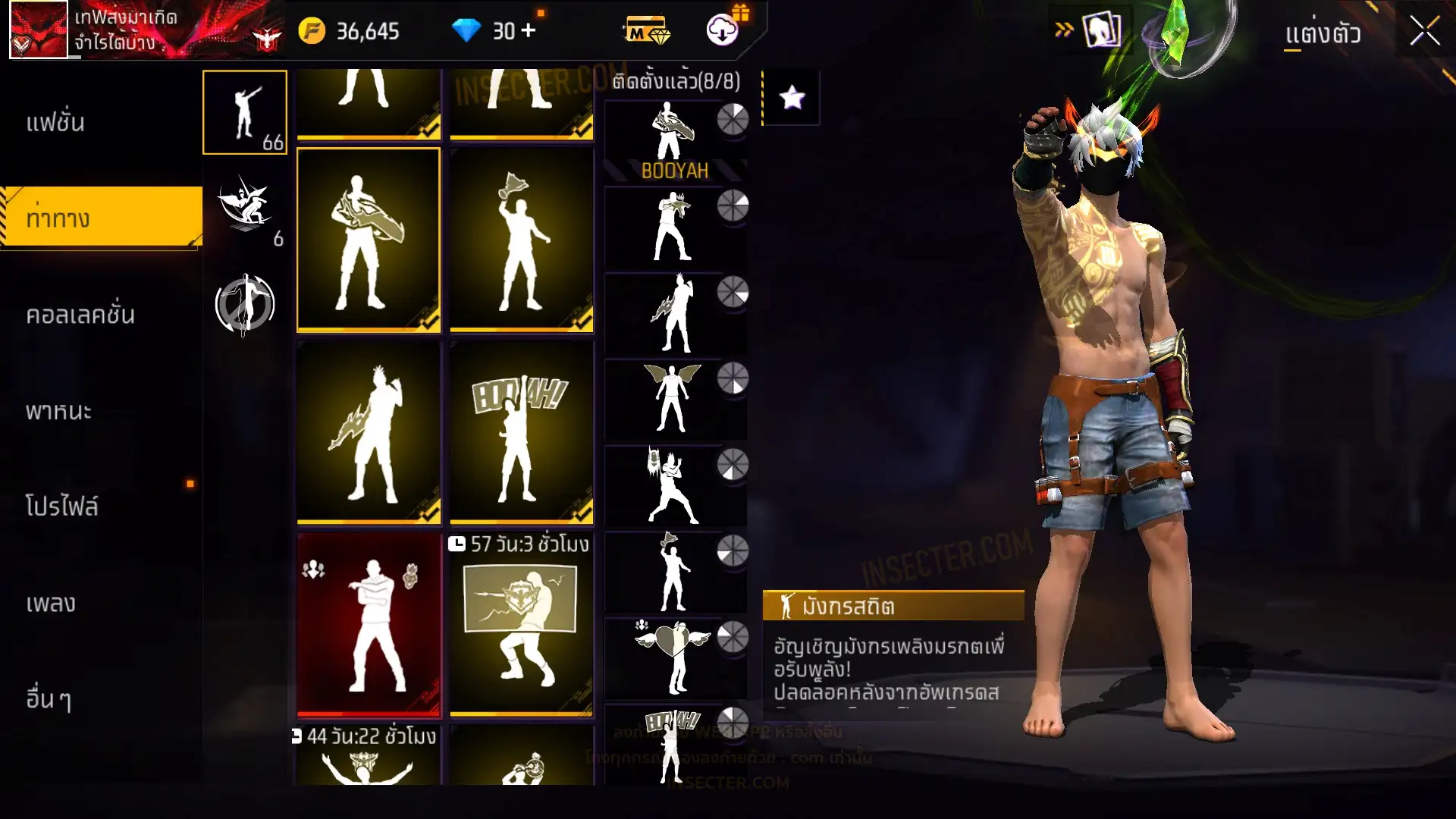Select the ท่าทาง (Emote) category

coord(58,218)
